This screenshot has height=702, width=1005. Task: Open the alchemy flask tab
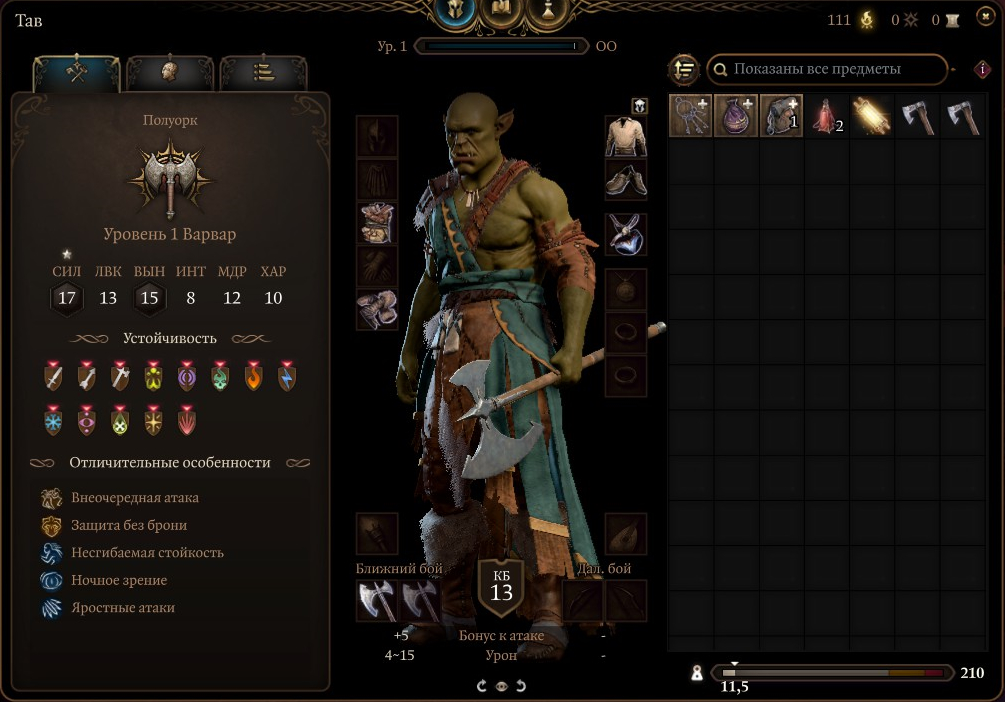coord(548,12)
